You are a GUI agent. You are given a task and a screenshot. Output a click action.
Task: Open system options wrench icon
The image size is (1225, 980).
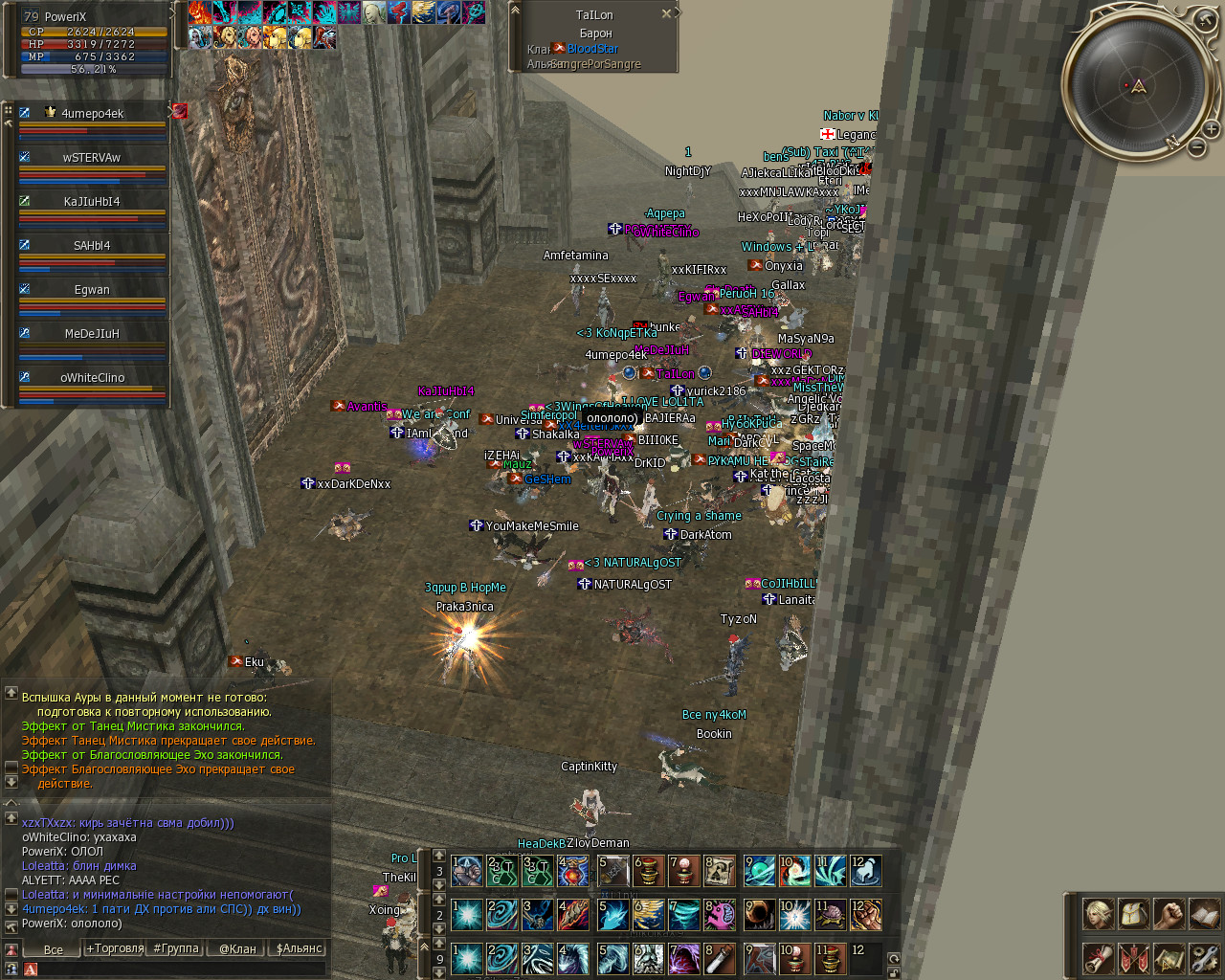coord(1204,957)
